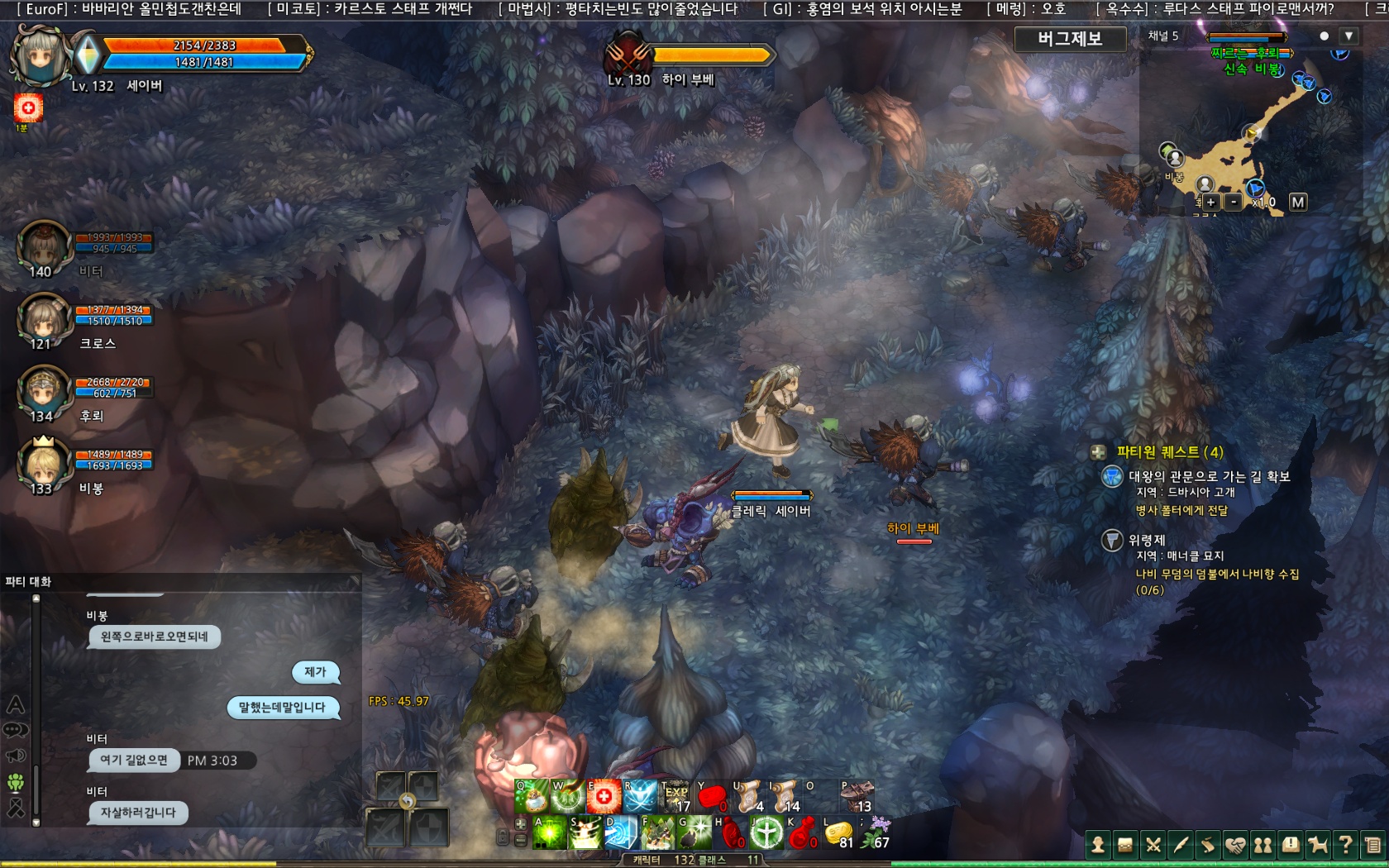The height and width of the screenshot is (868, 1389).
Task: Open the pet companion dog icon menu
Action: pos(1318,845)
